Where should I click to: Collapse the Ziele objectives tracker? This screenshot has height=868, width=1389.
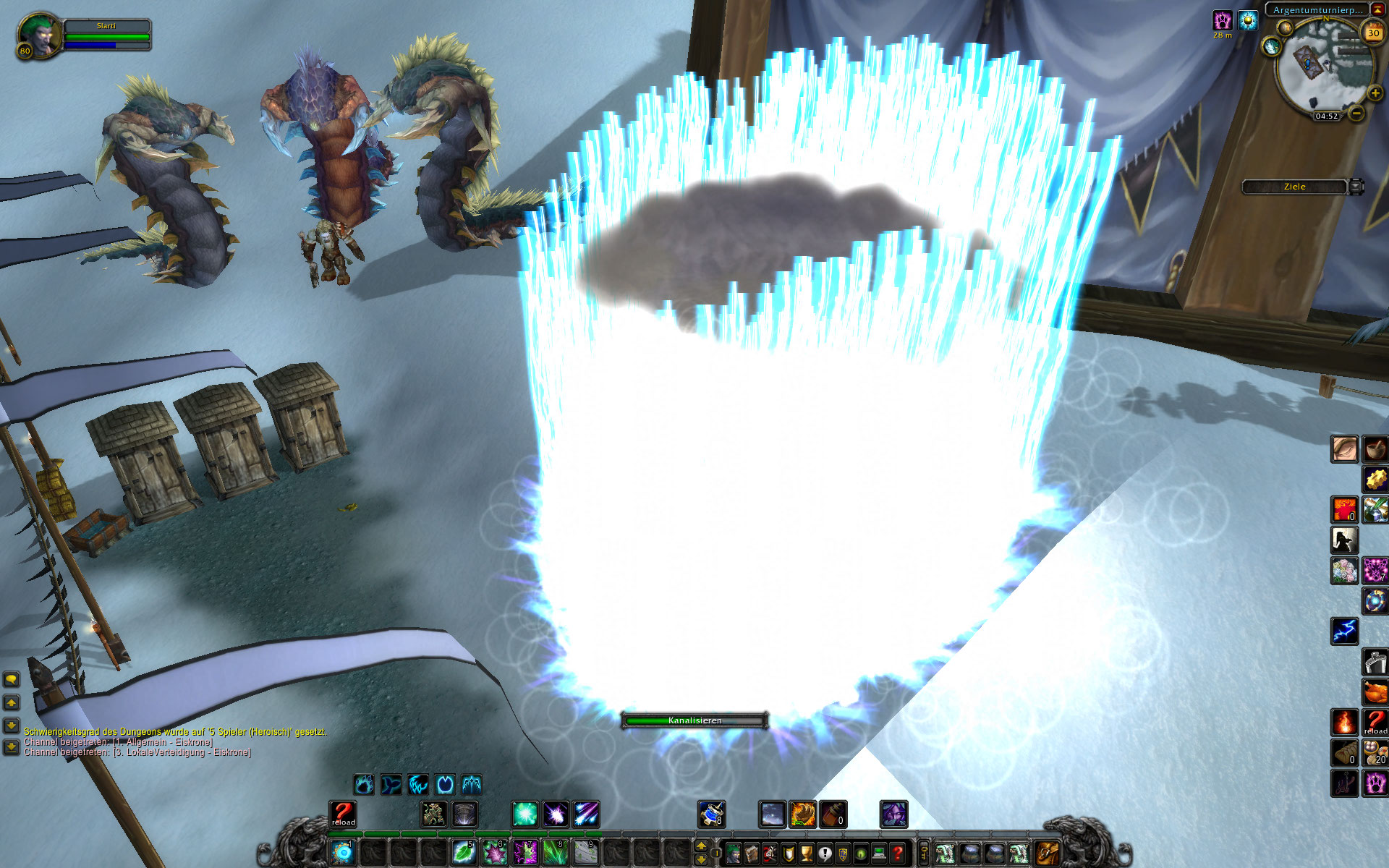click(1356, 187)
